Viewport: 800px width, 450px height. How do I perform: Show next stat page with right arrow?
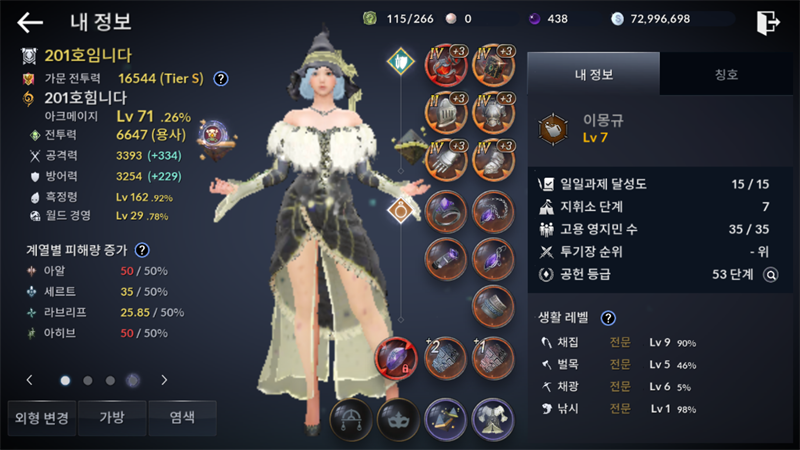[164, 380]
